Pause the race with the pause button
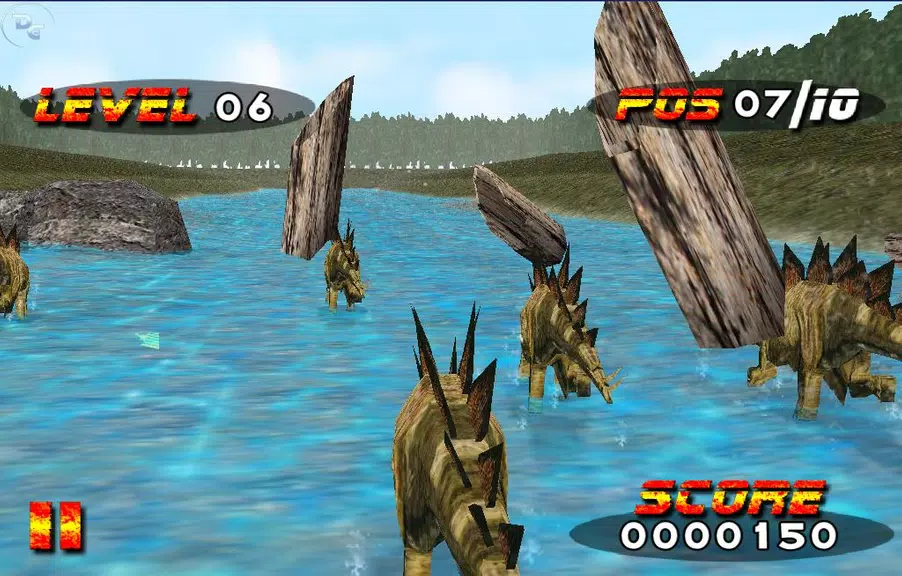The image size is (902, 576). [x=56, y=526]
